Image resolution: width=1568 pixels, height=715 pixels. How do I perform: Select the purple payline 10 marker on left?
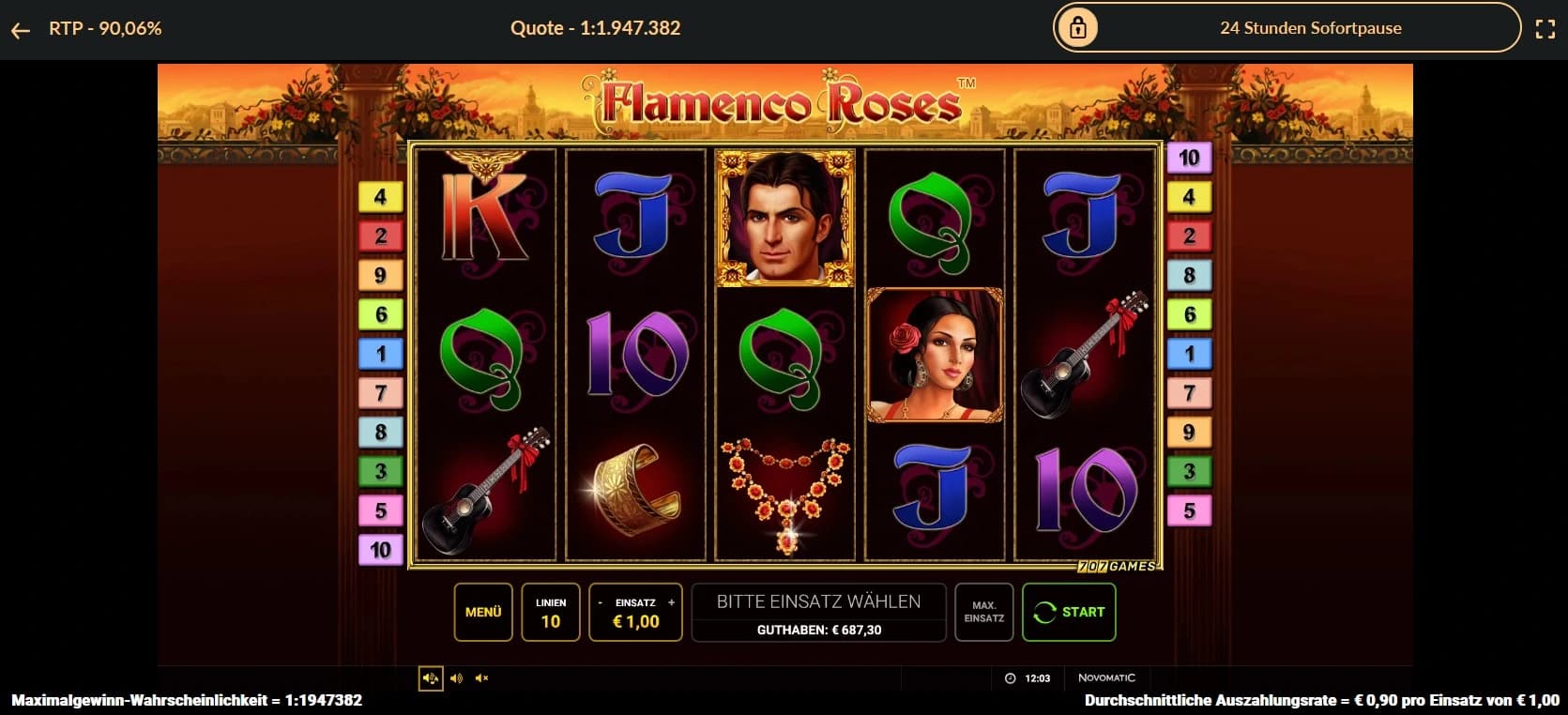pos(380,550)
